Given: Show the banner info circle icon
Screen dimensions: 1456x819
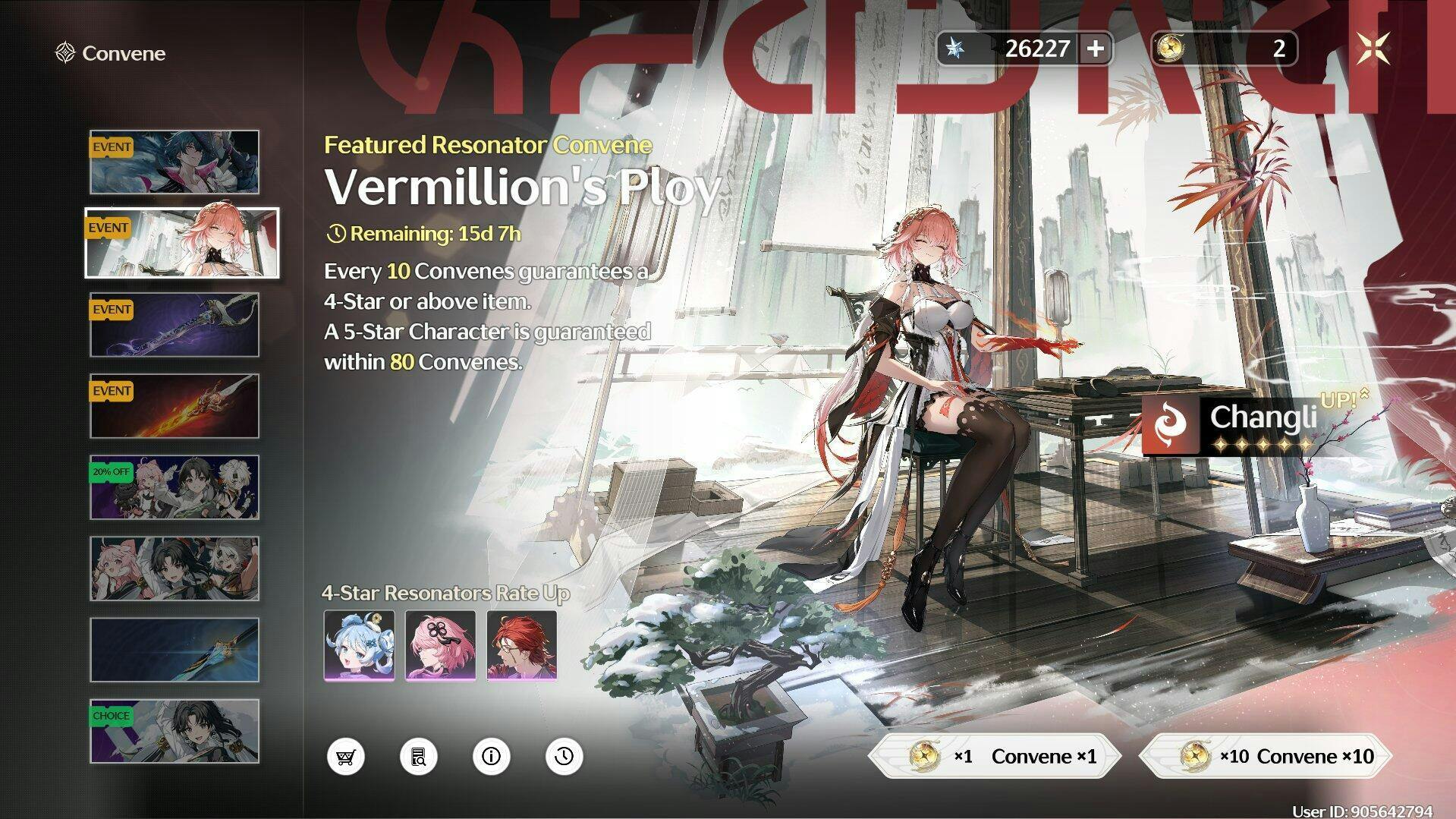Looking at the screenshot, I should [x=491, y=757].
